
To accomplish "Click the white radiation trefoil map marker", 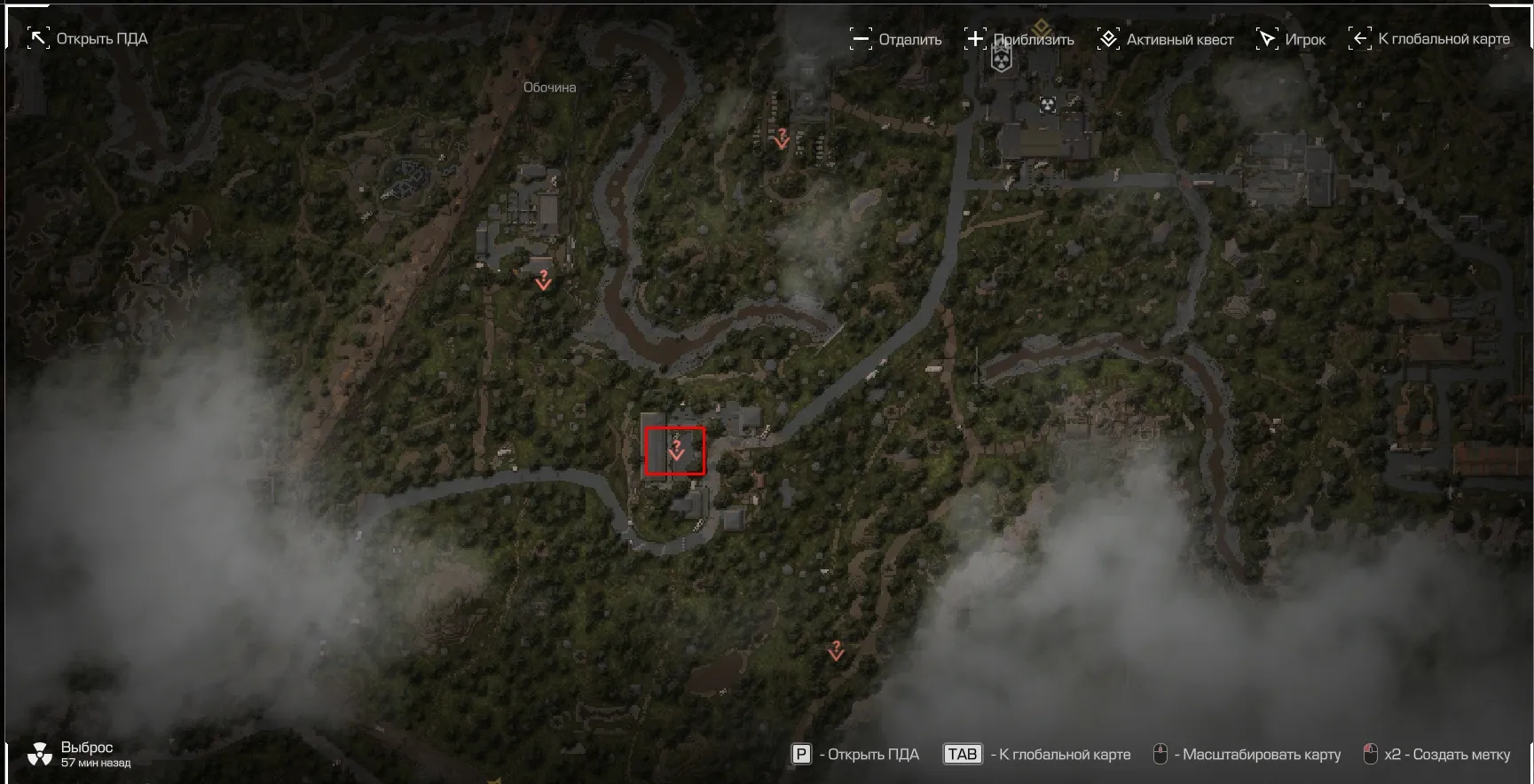I will pos(1049,105).
